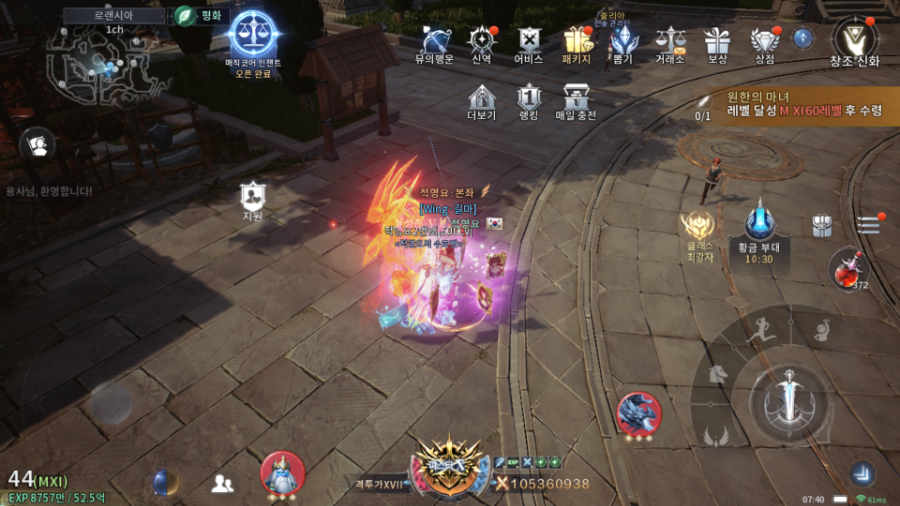
Task: Open the 패키지 gift box shop
Action: pyautogui.click(x=577, y=41)
